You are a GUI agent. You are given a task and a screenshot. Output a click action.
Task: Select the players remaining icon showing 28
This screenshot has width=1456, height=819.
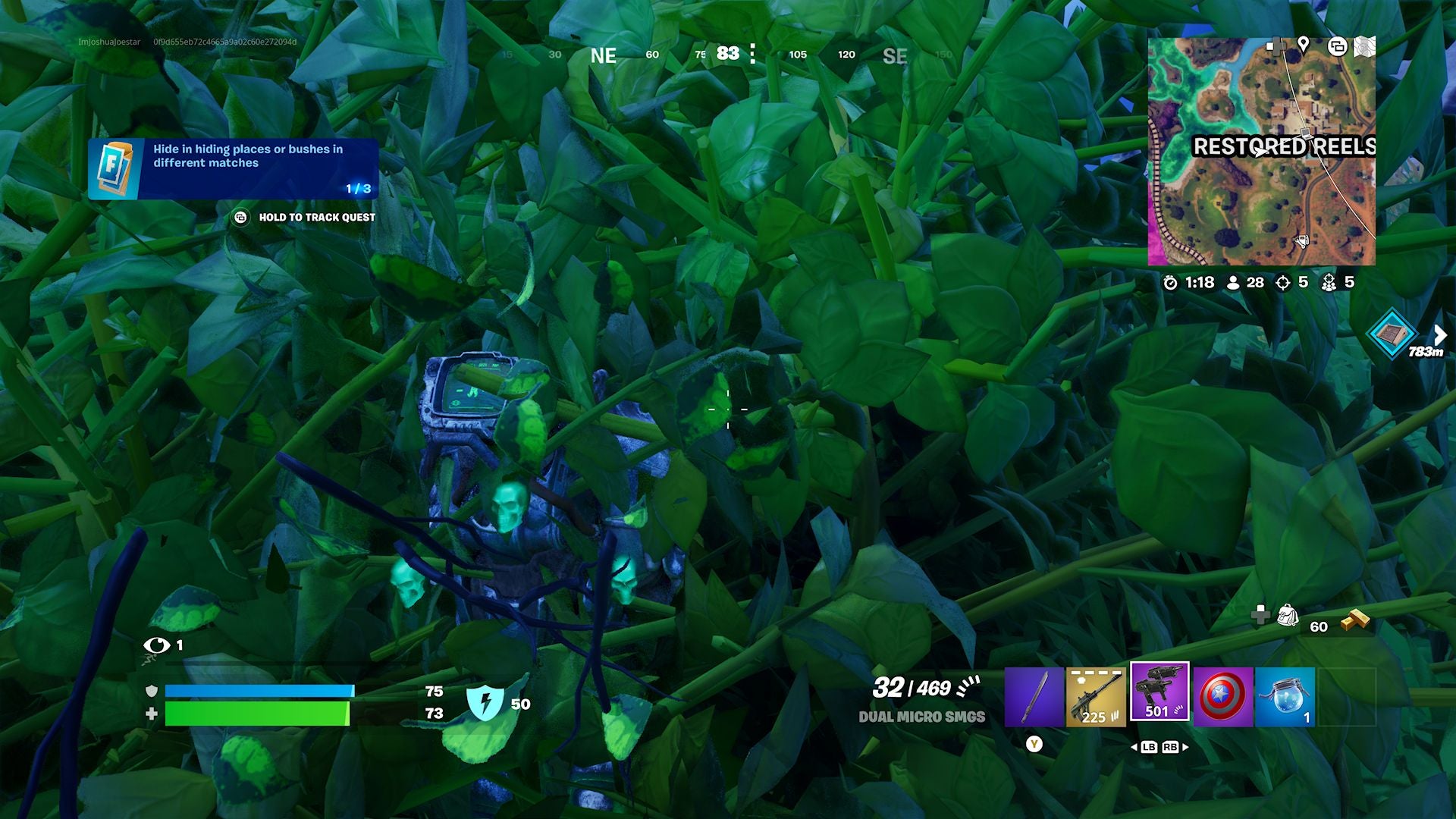(x=1232, y=283)
